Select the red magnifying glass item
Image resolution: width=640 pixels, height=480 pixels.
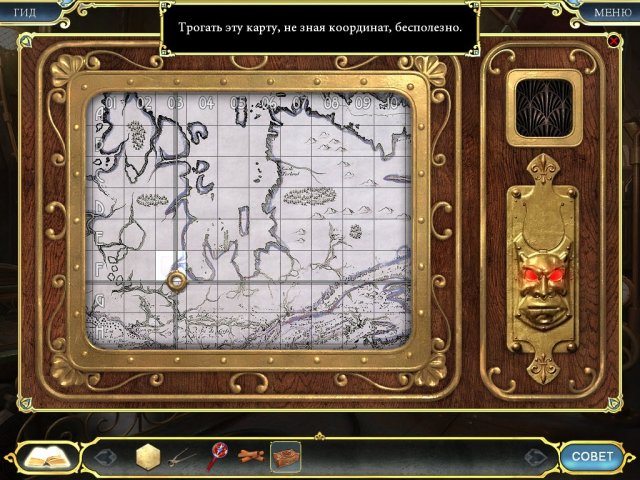(216, 457)
